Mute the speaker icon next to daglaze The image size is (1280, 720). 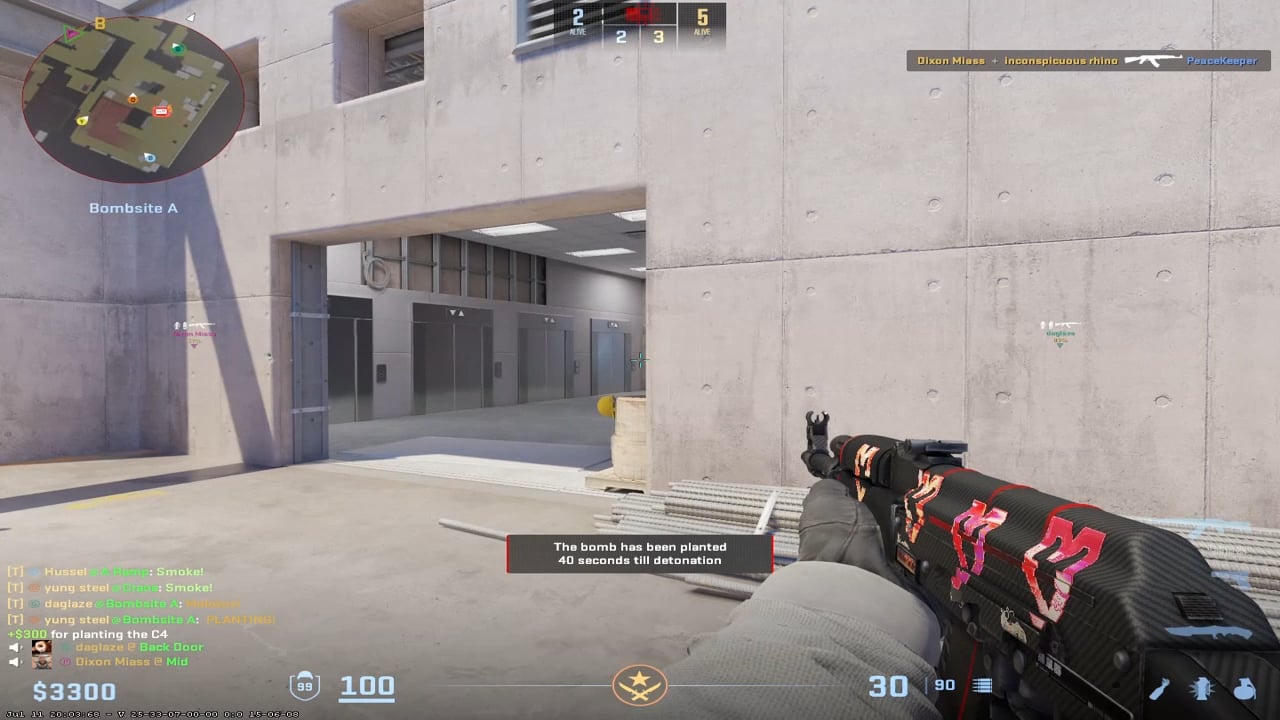point(13,647)
